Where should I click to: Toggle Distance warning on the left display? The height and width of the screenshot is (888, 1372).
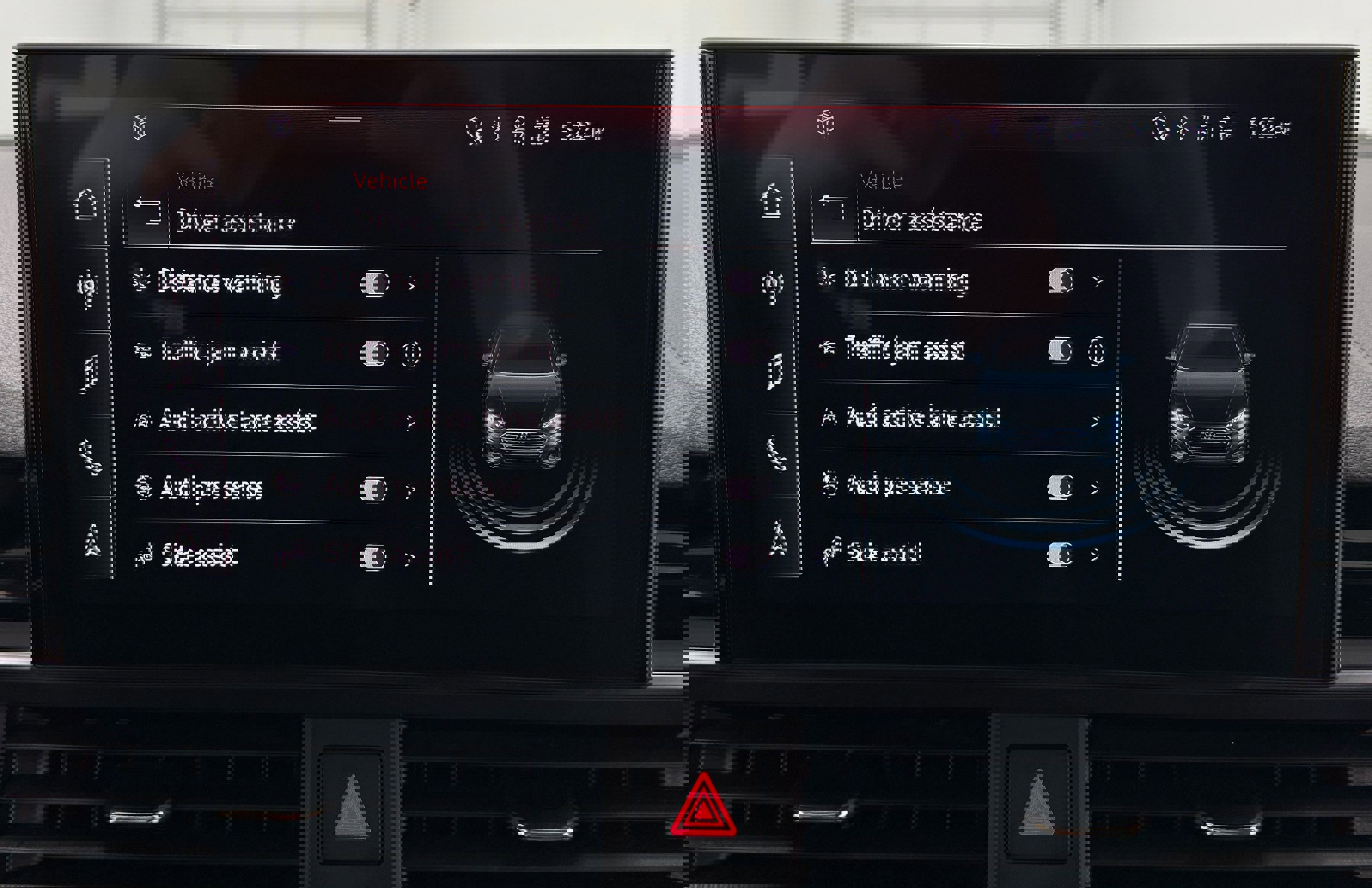point(375,283)
